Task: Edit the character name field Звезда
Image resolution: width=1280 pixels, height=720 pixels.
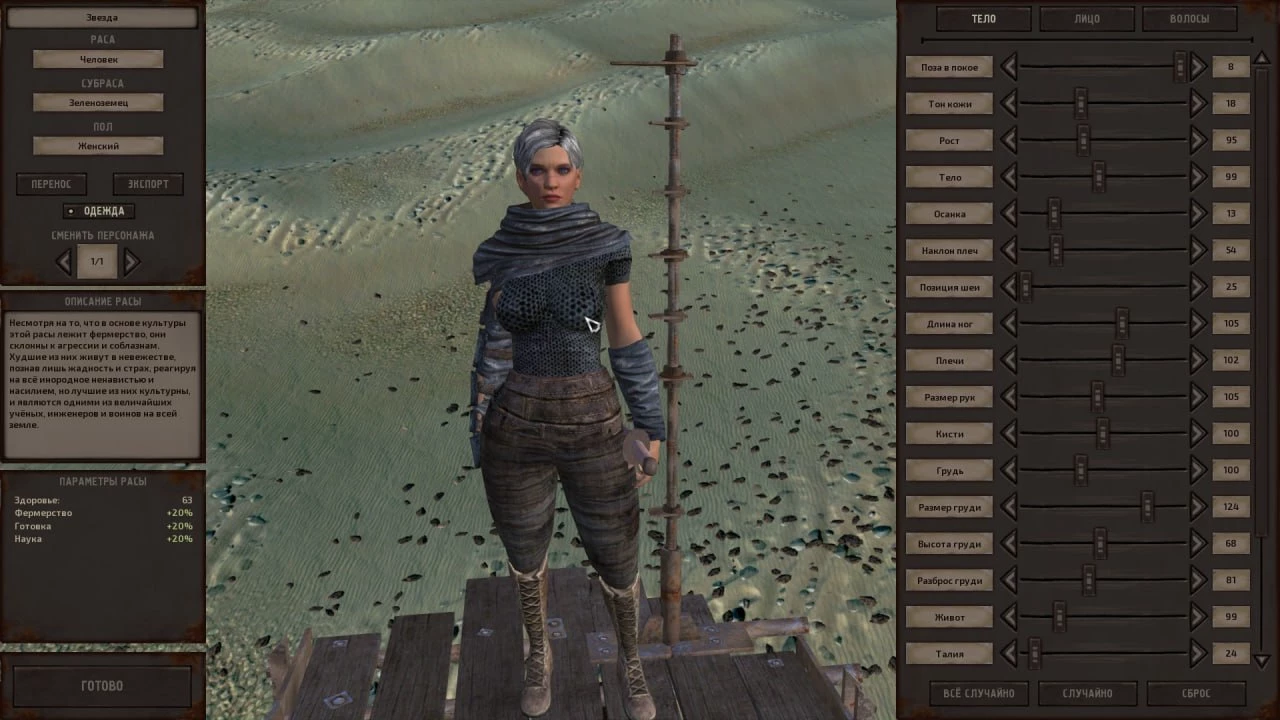Action: tap(101, 18)
